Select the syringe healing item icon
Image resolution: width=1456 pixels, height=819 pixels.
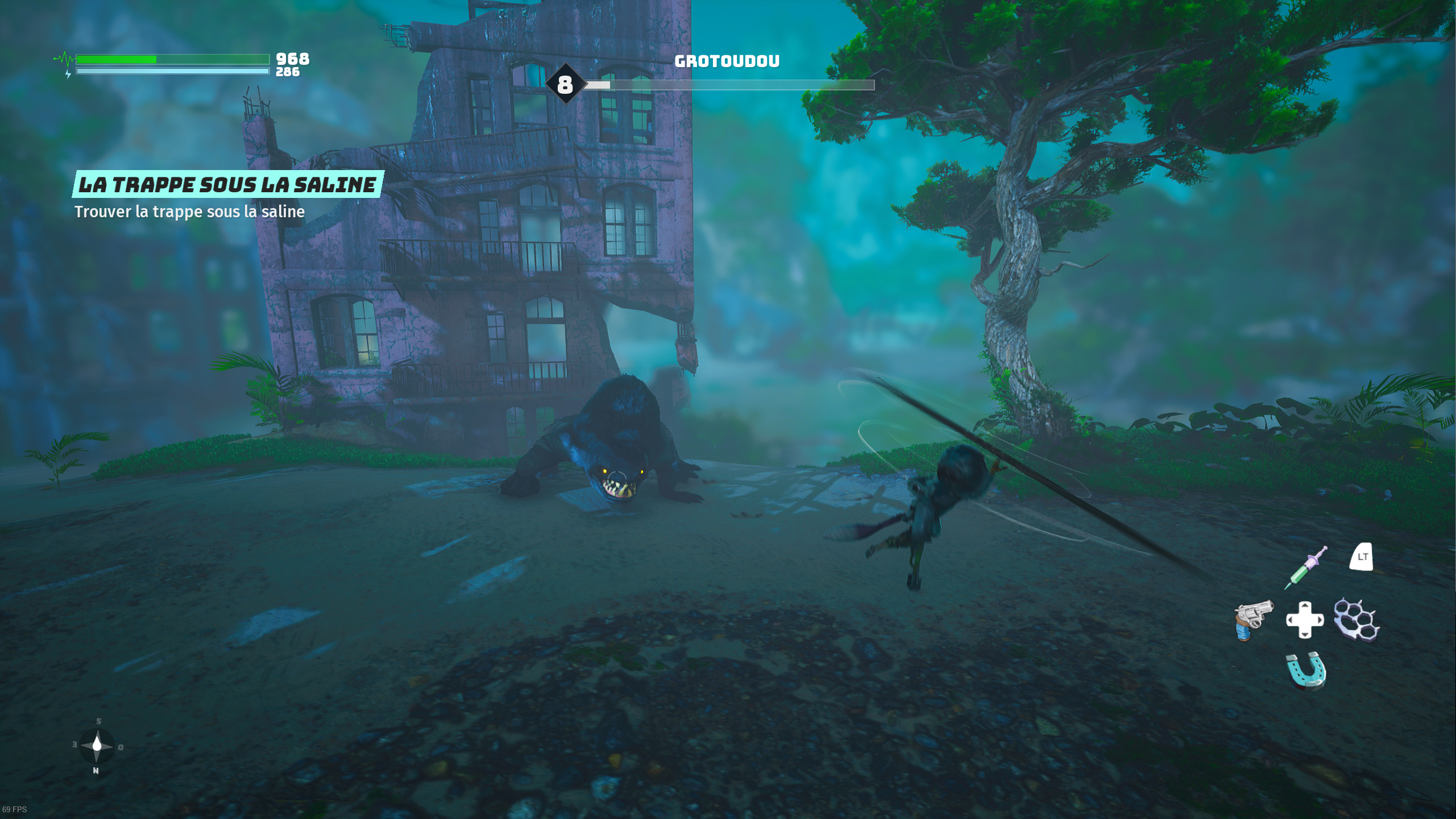[1306, 567]
